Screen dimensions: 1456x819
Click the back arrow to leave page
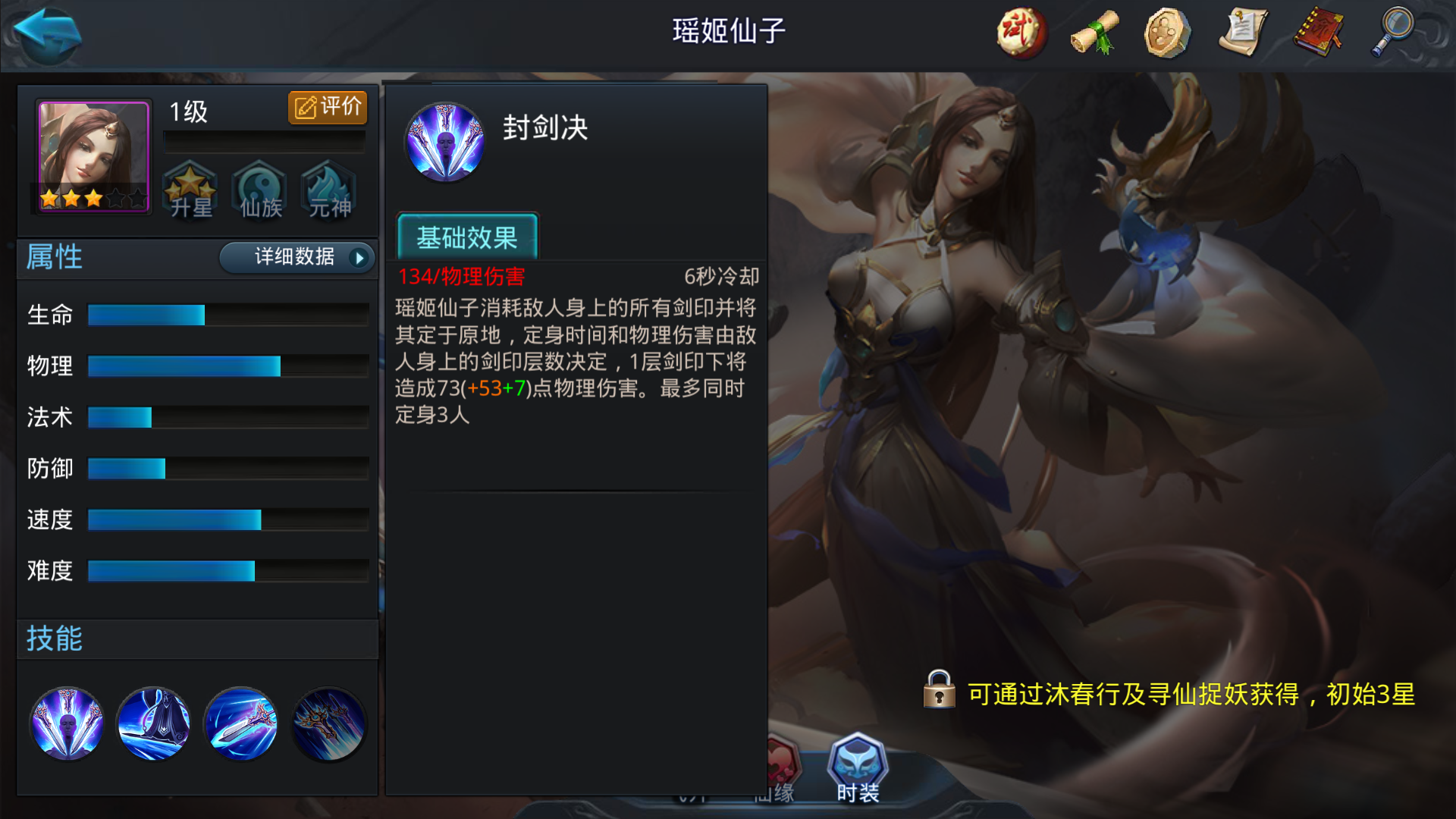pyautogui.click(x=45, y=34)
